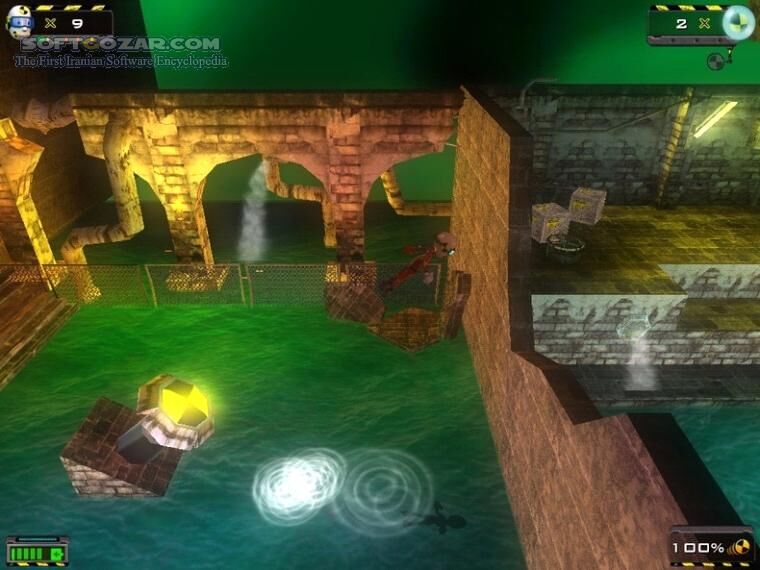Screen dimensions: 760x570
Task: Click the small dangling crash-test symbol icon
Action: [714, 61]
